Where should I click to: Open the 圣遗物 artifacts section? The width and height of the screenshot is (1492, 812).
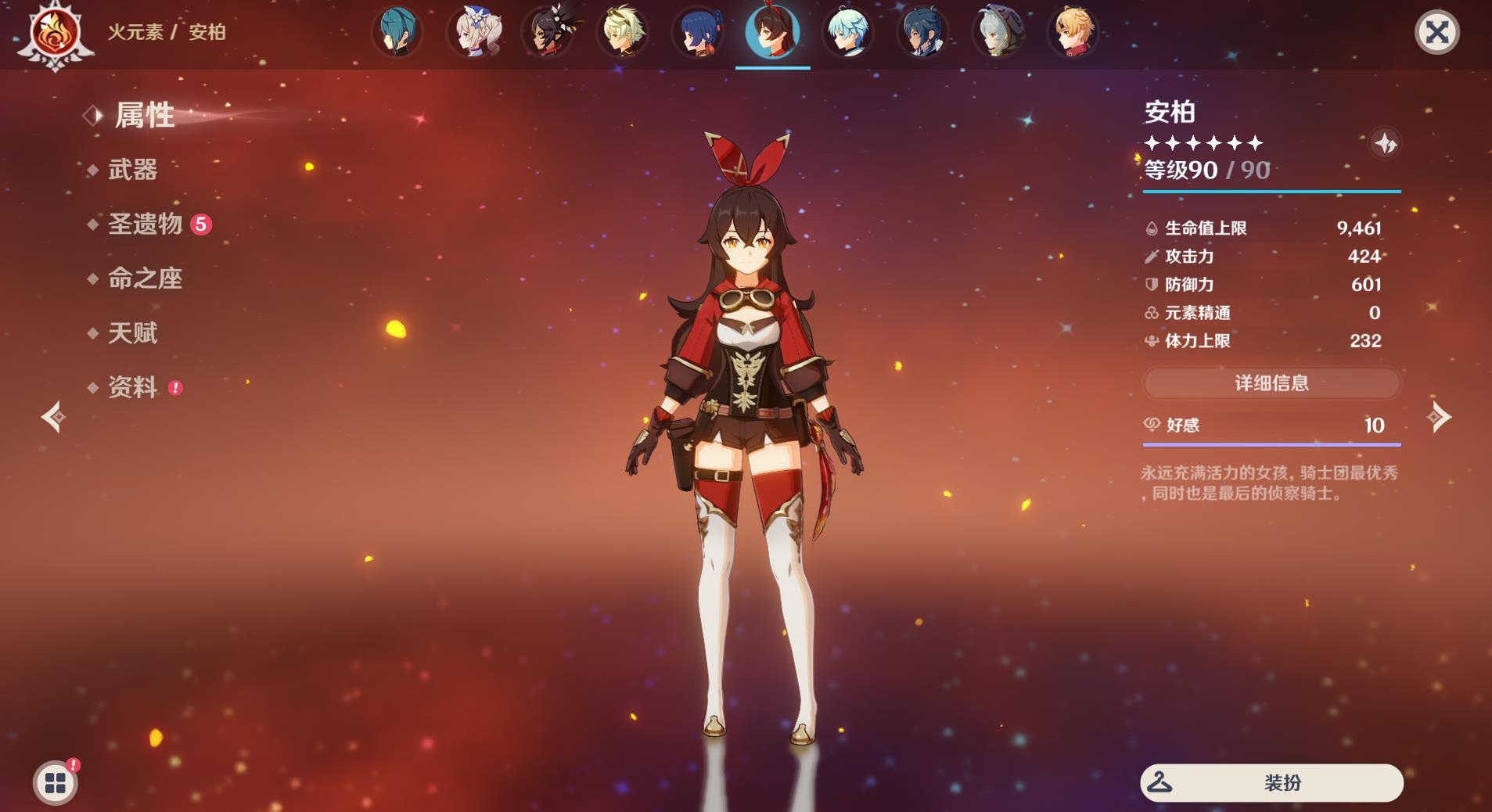click(146, 225)
